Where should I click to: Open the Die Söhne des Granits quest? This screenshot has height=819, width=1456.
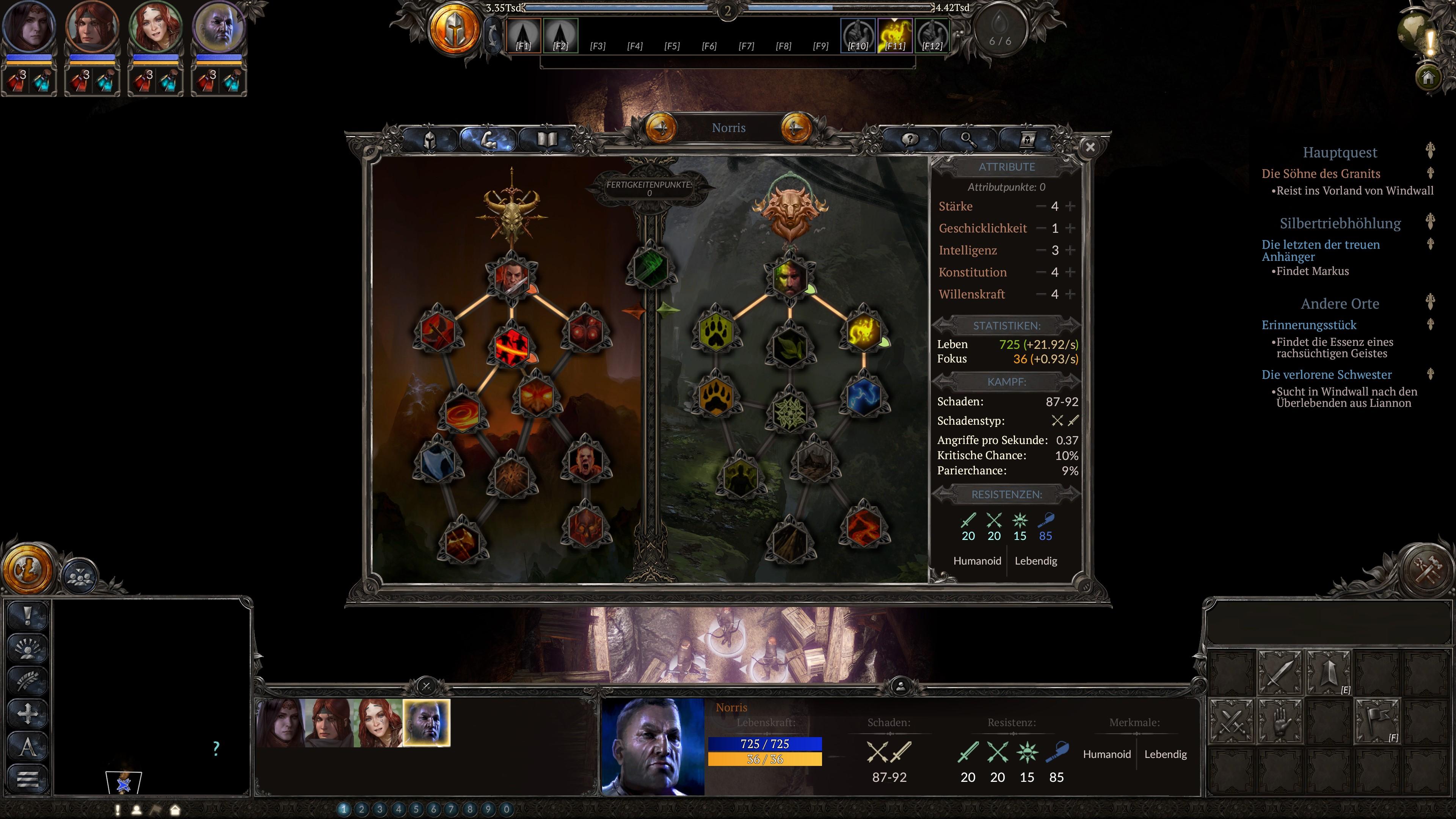pyautogui.click(x=1320, y=174)
